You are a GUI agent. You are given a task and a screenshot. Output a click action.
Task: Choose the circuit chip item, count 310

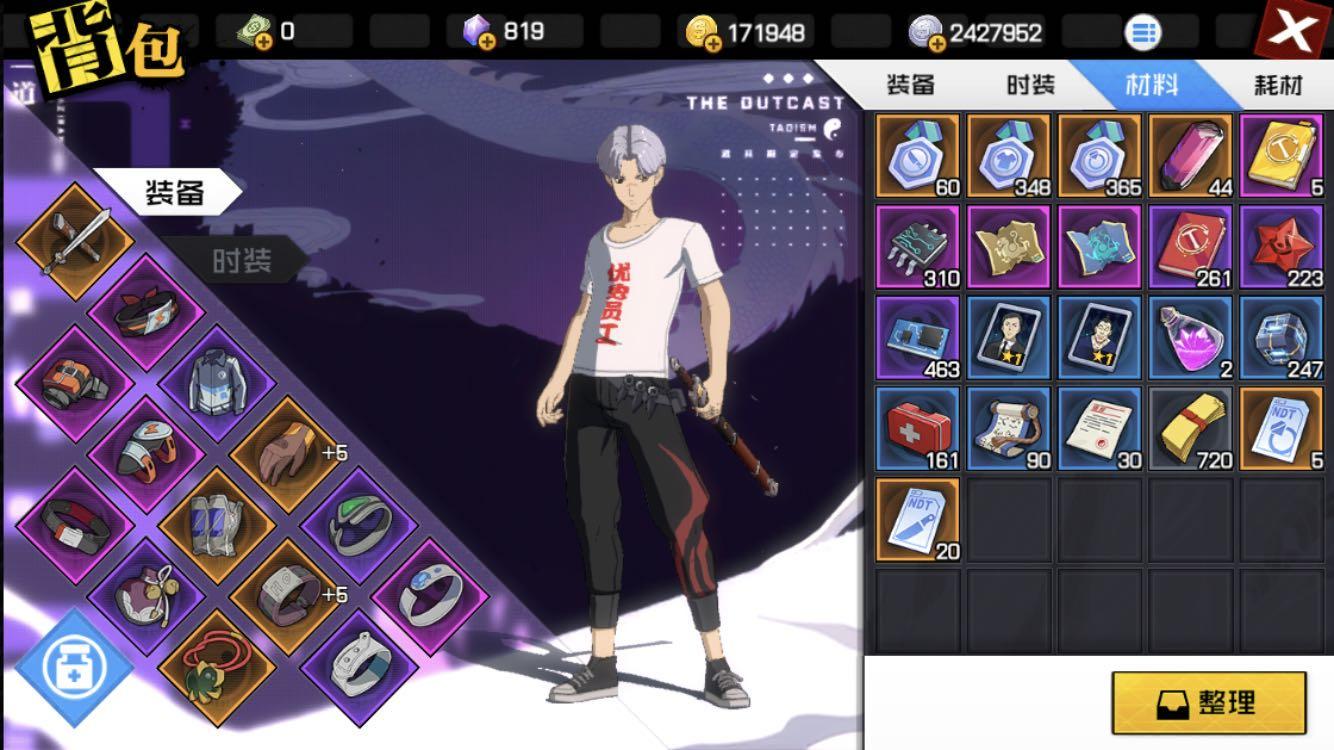click(x=917, y=247)
